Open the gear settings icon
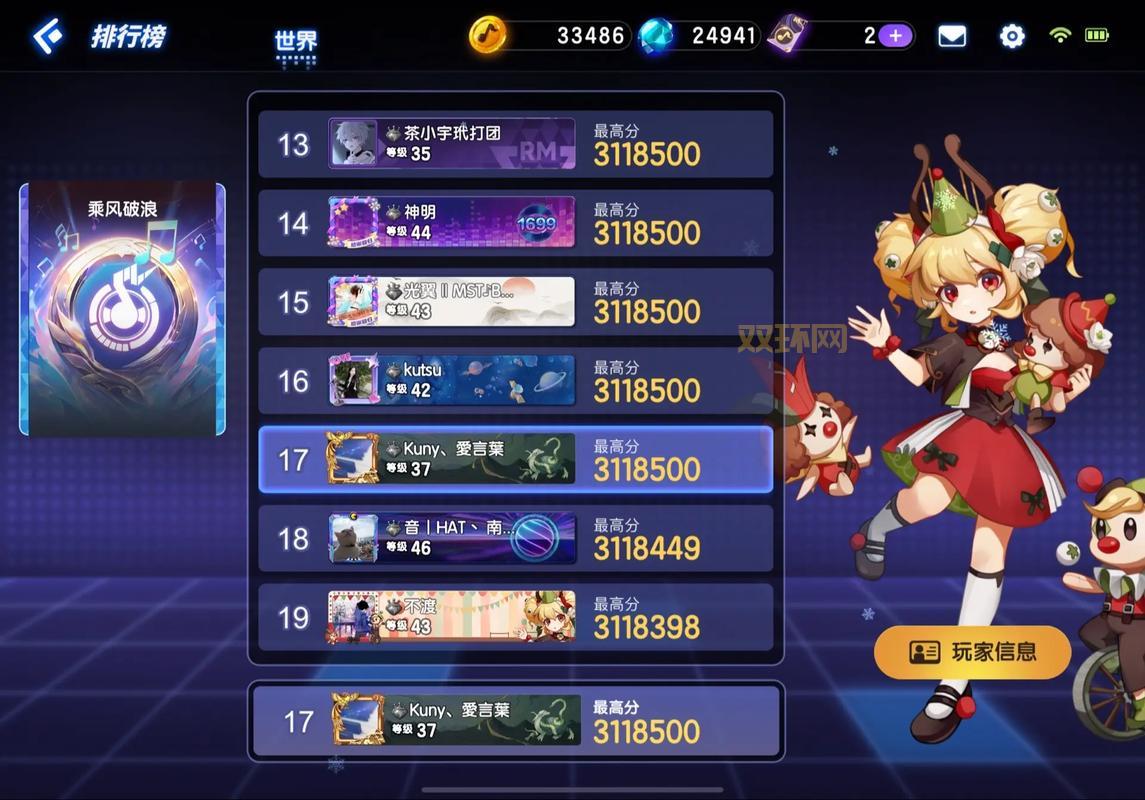 [1012, 37]
